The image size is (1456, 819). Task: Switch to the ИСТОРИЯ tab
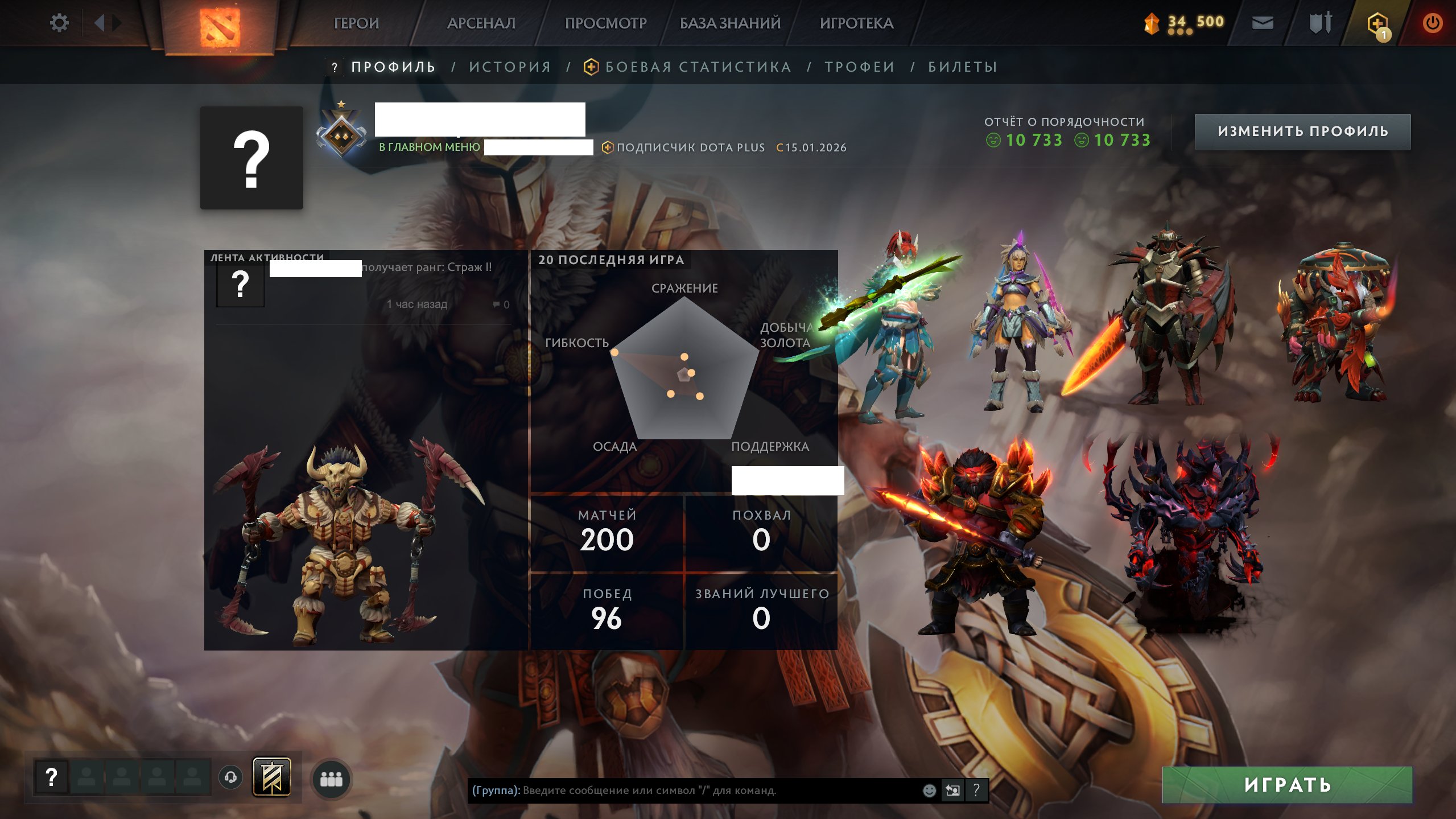point(509,67)
